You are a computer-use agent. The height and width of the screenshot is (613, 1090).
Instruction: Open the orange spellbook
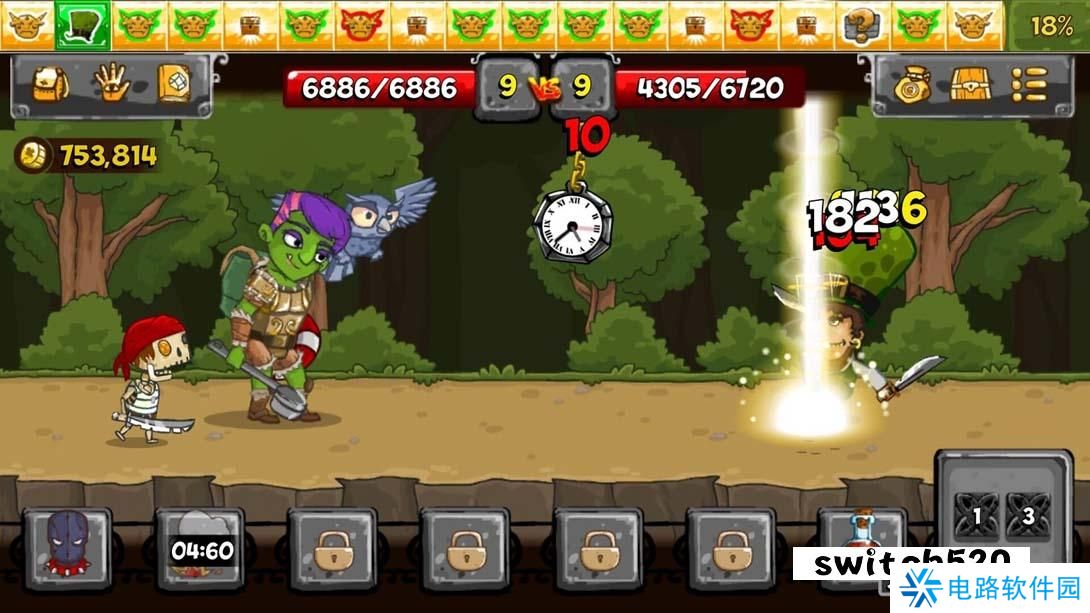point(172,86)
